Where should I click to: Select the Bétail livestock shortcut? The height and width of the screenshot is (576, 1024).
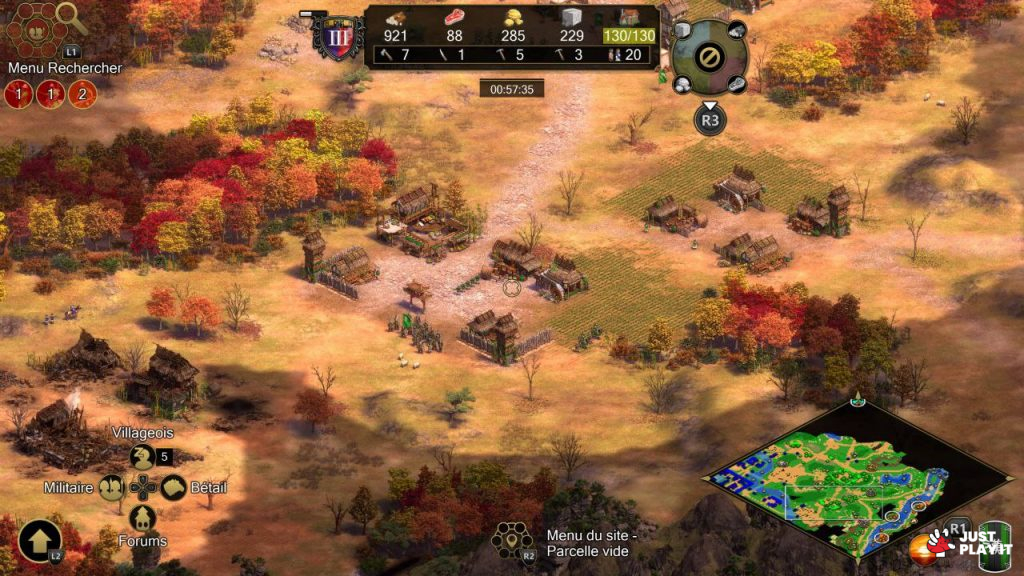[174, 488]
